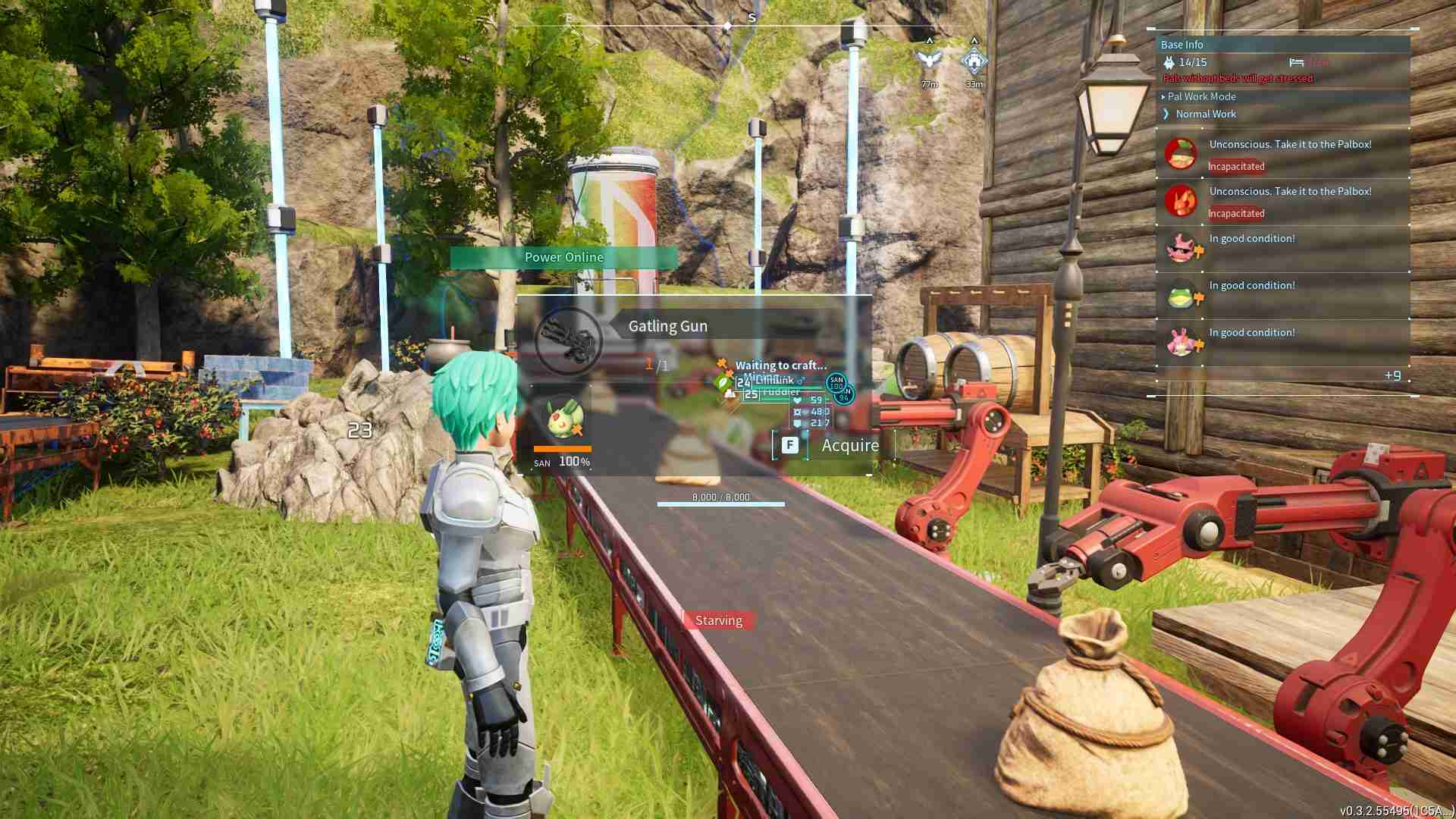Image resolution: width=1456 pixels, height=819 pixels.
Task: Select the frog pal's portrait in Base Info
Action: (x=1180, y=296)
